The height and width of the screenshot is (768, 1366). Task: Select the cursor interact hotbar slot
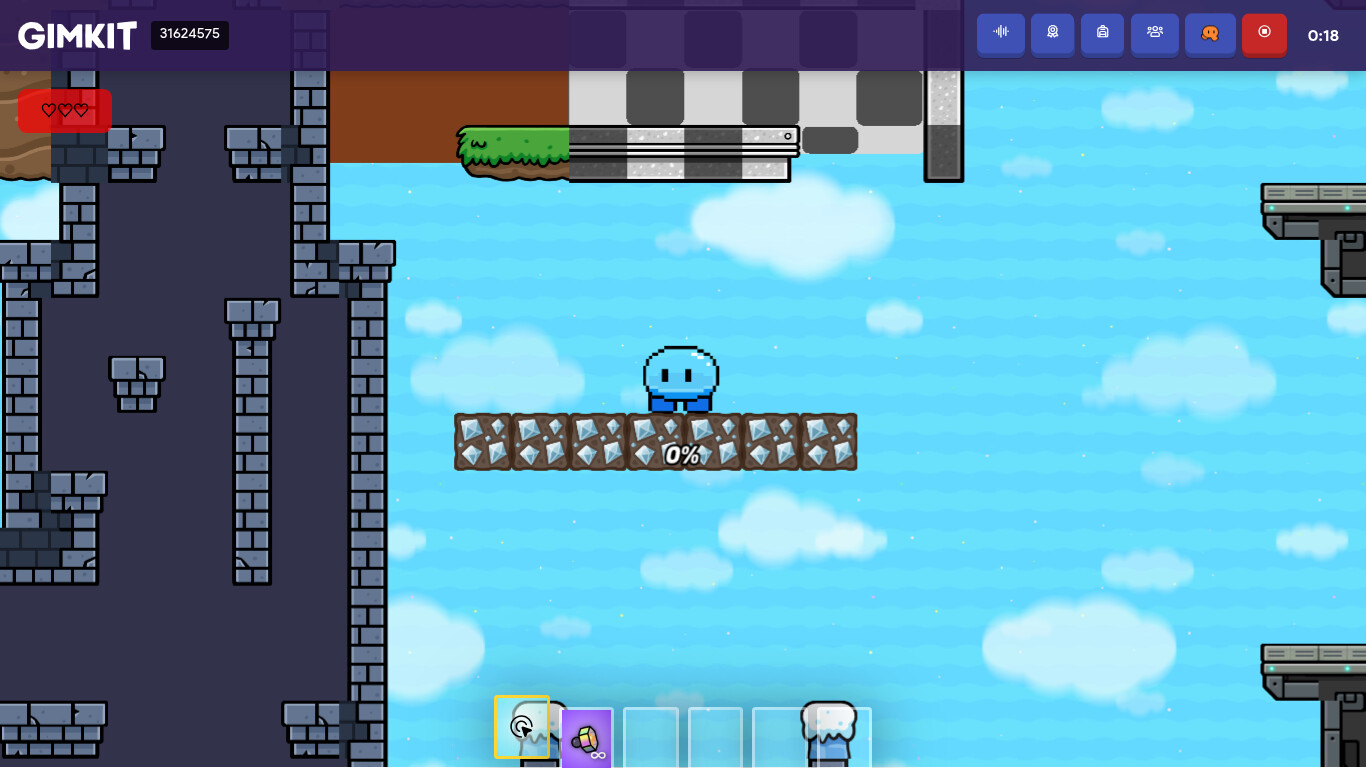coord(522,727)
